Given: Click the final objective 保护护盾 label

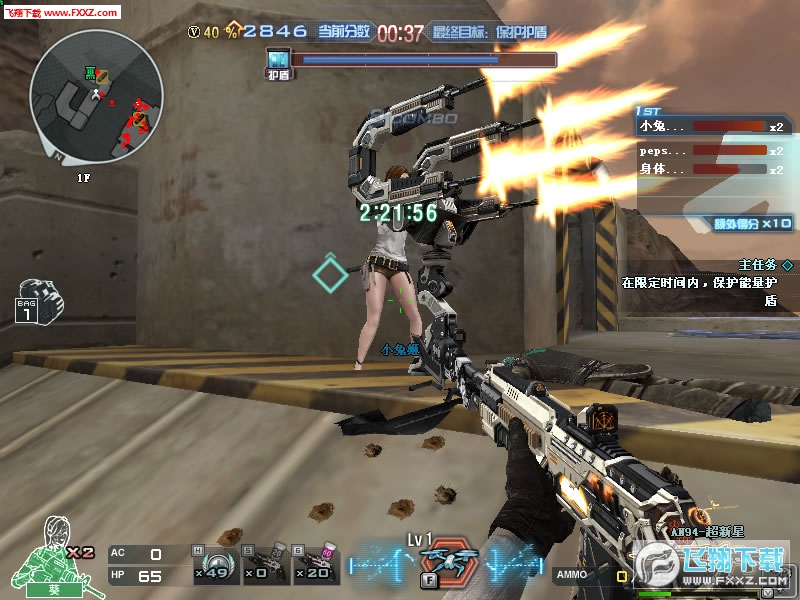Looking at the screenshot, I should 490,32.
